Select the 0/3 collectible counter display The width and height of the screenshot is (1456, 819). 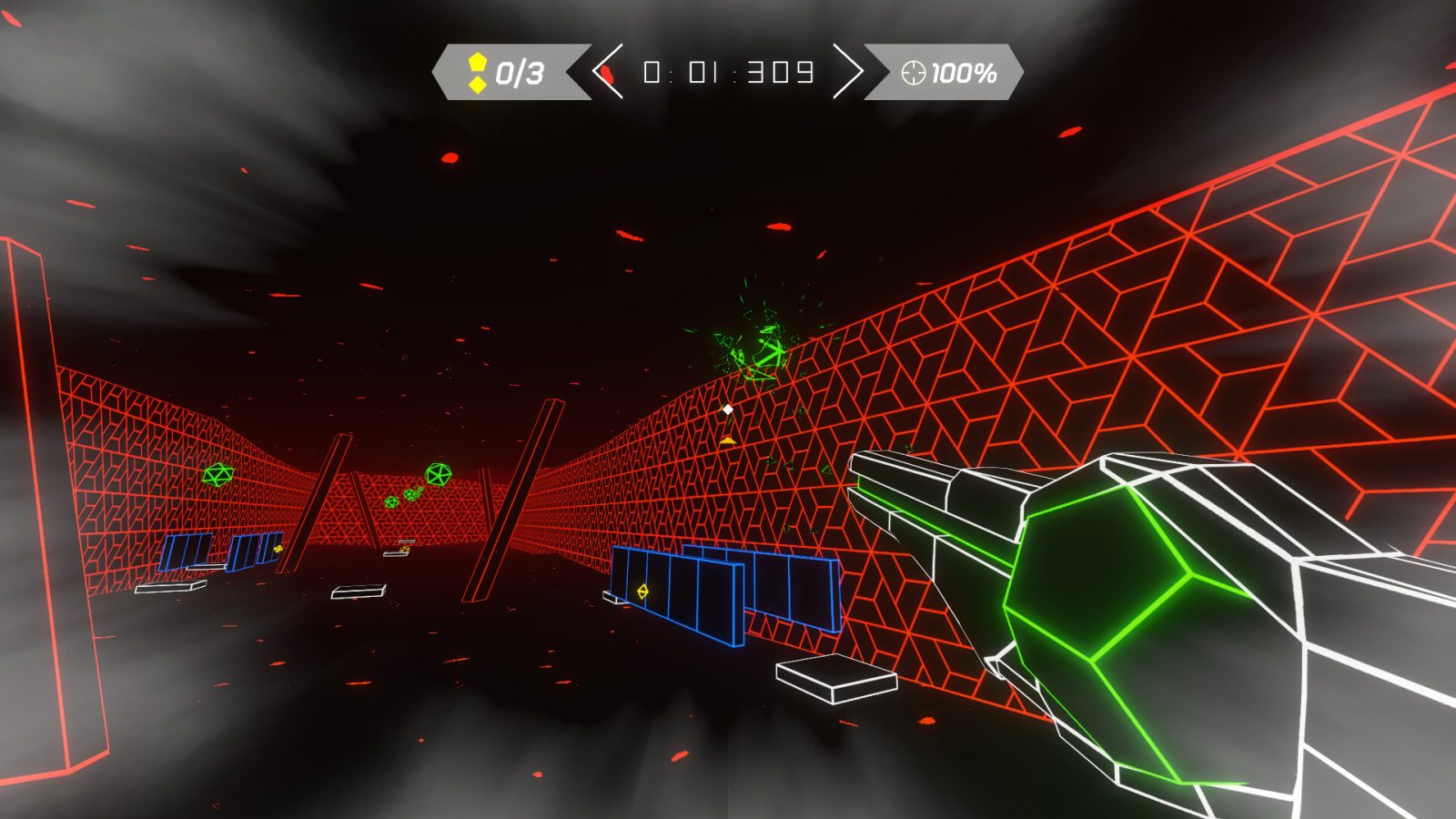click(x=517, y=69)
